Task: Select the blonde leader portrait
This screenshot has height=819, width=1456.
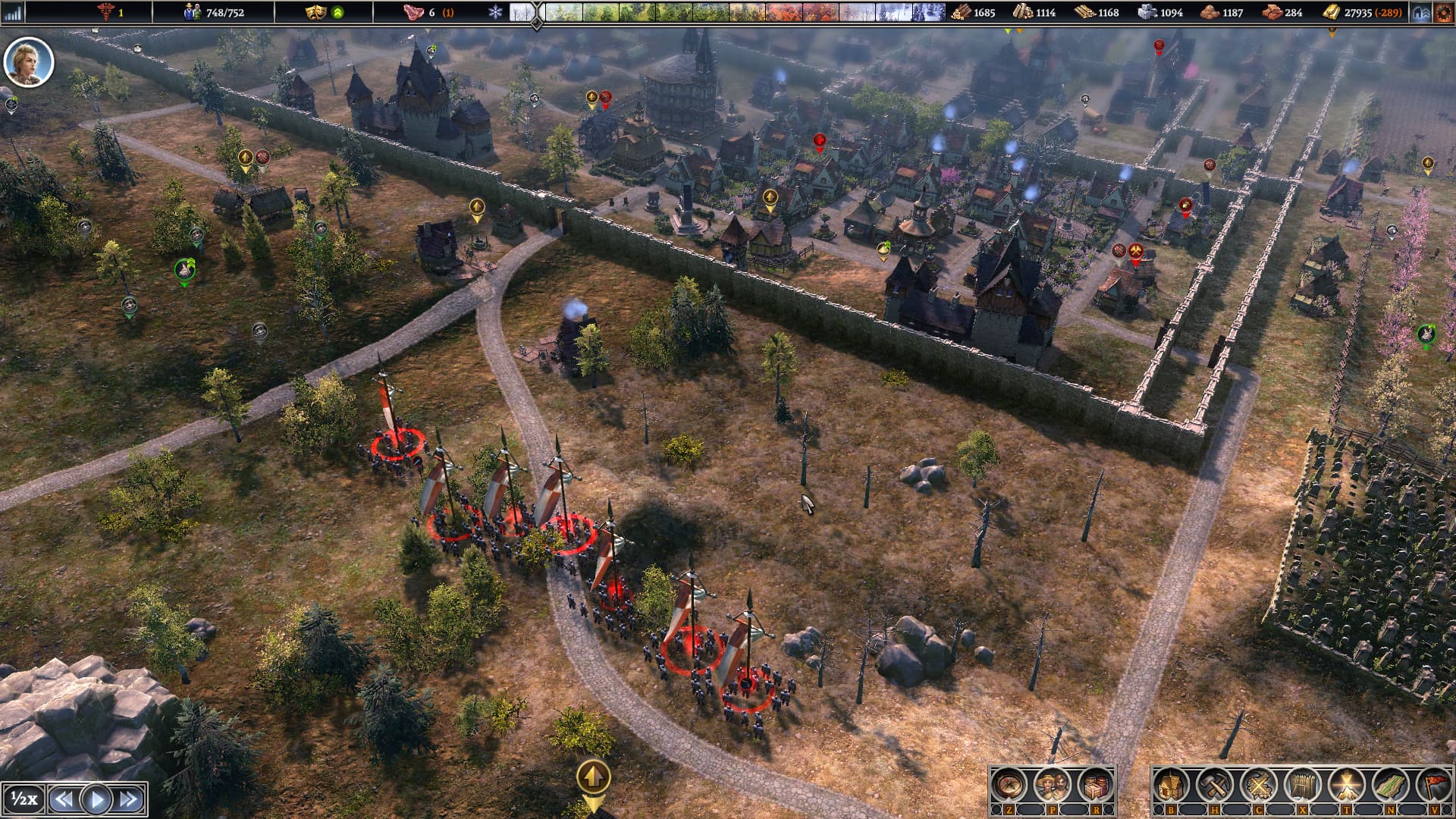Action: click(29, 62)
